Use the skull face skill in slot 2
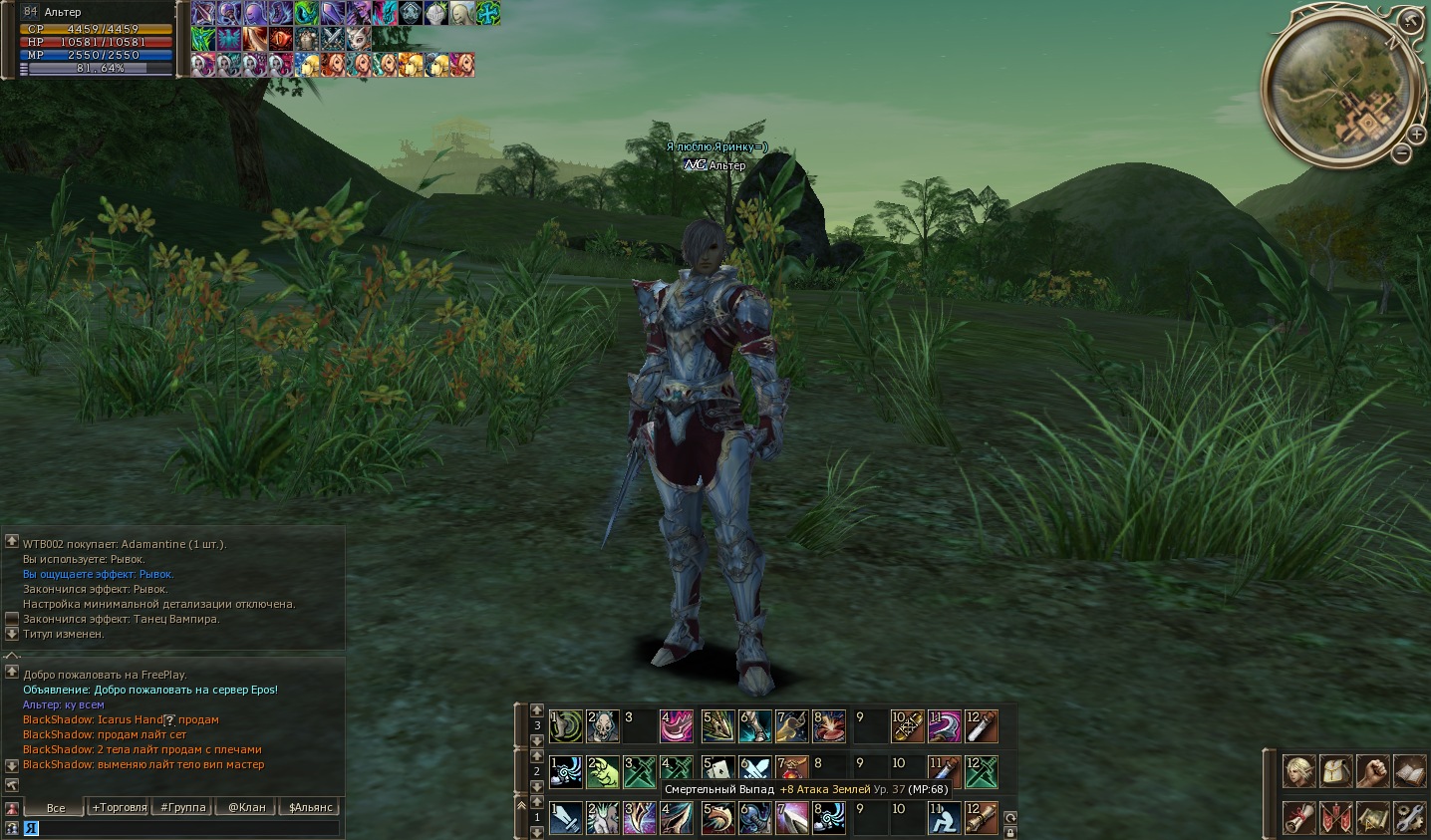Image resolution: width=1431 pixels, height=840 pixels. click(x=604, y=726)
